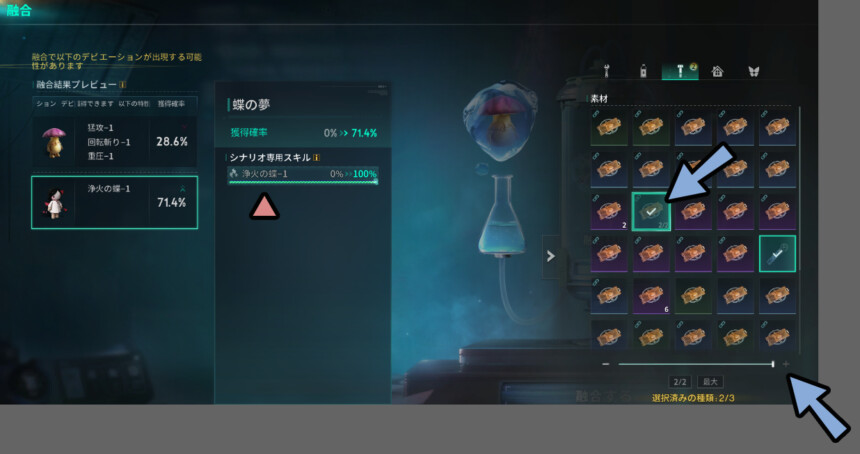Deselect the checked material slot labeled 2/2
This screenshot has width=860, height=454.
[650, 212]
